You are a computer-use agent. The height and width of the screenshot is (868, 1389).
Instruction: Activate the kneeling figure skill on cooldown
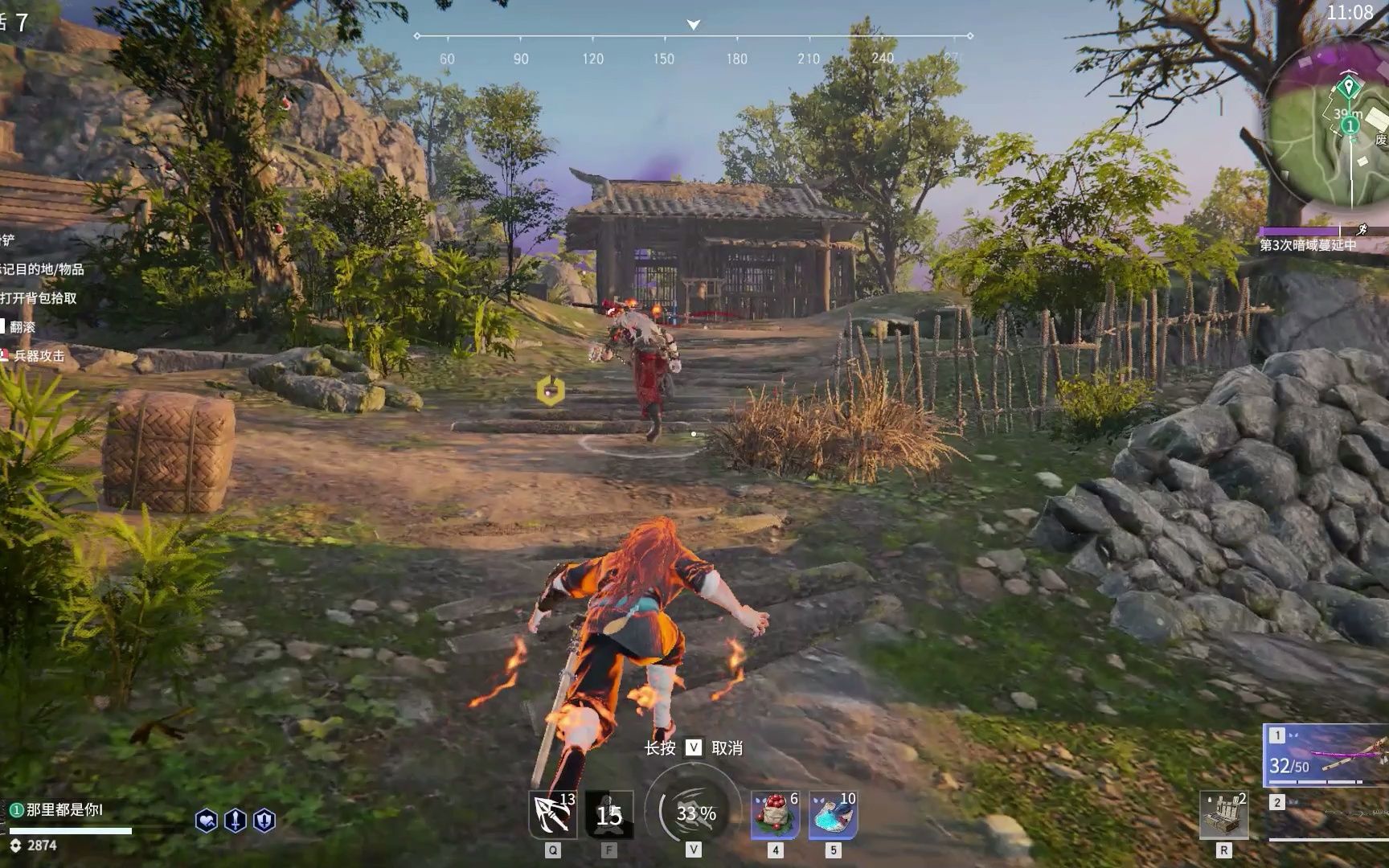(x=608, y=814)
